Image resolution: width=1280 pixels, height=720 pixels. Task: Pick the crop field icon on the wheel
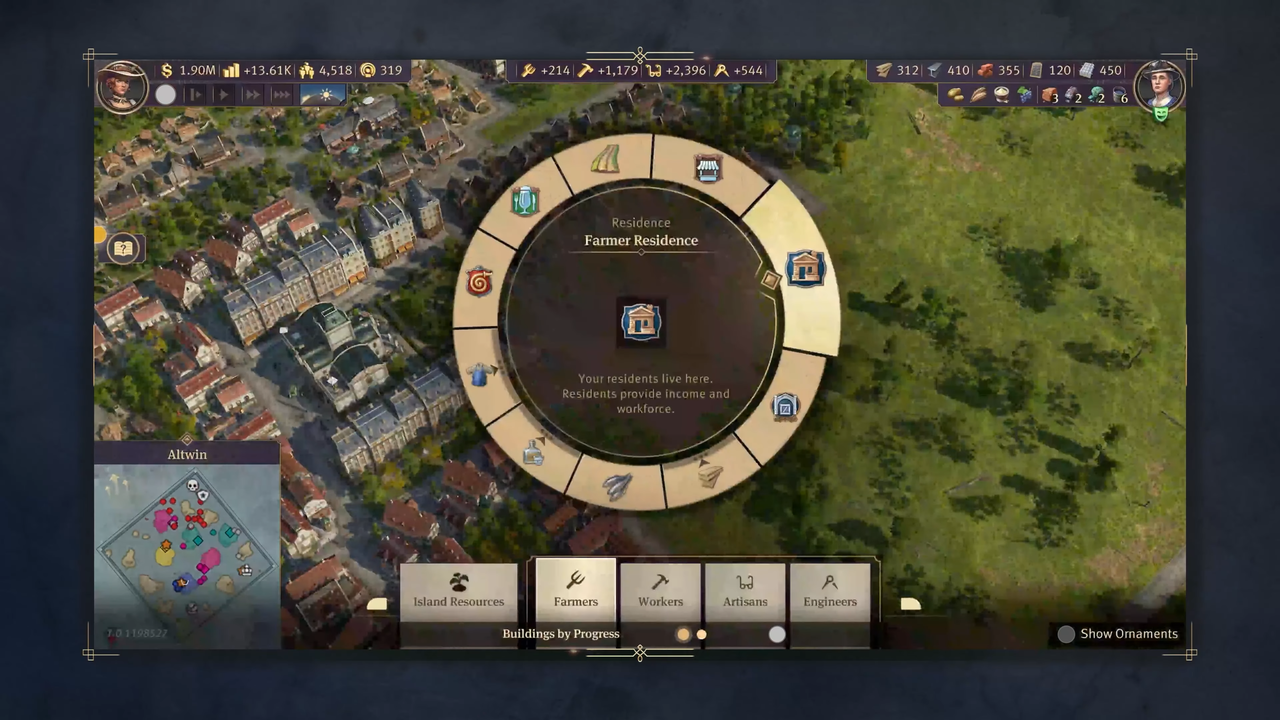coord(605,160)
